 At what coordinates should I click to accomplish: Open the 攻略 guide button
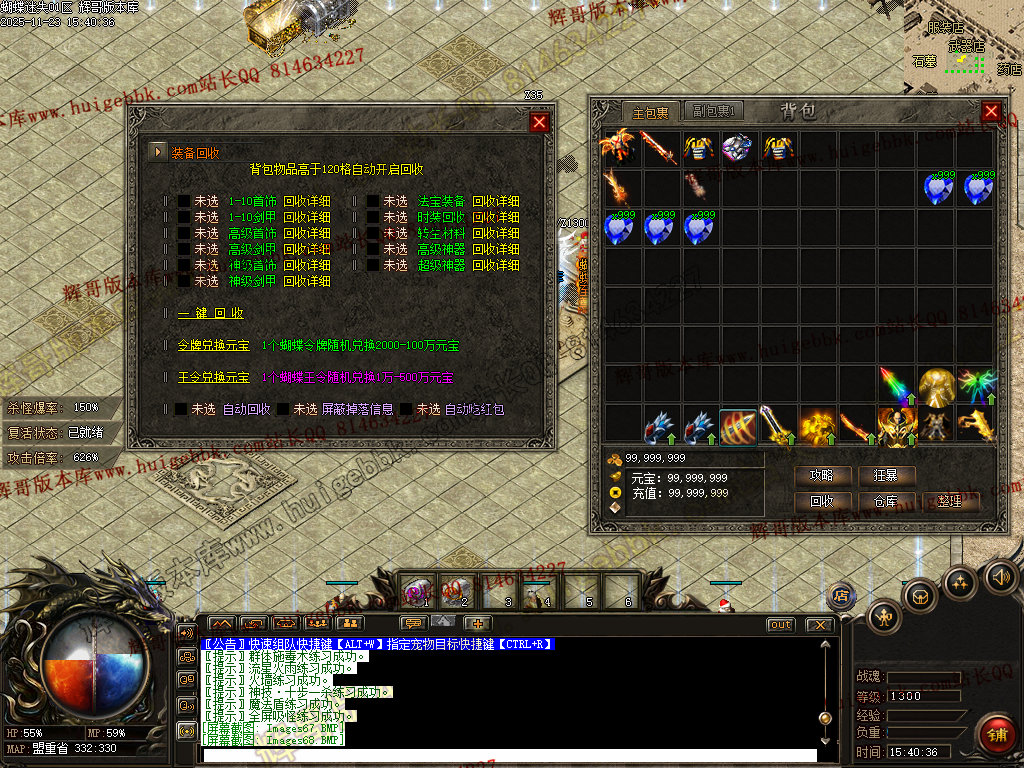click(x=822, y=476)
